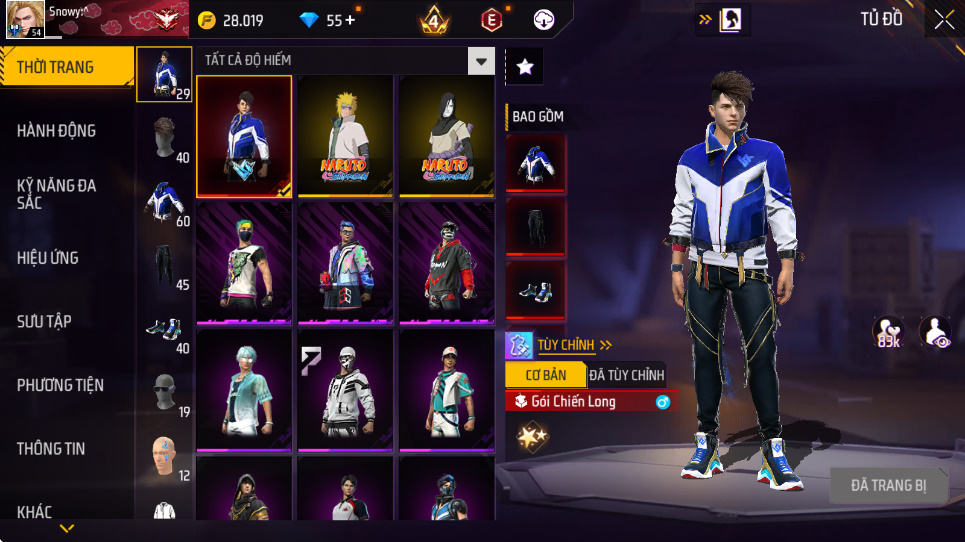Add diamonds with the plus button
The height and width of the screenshot is (542, 965).
pyautogui.click(x=349, y=20)
